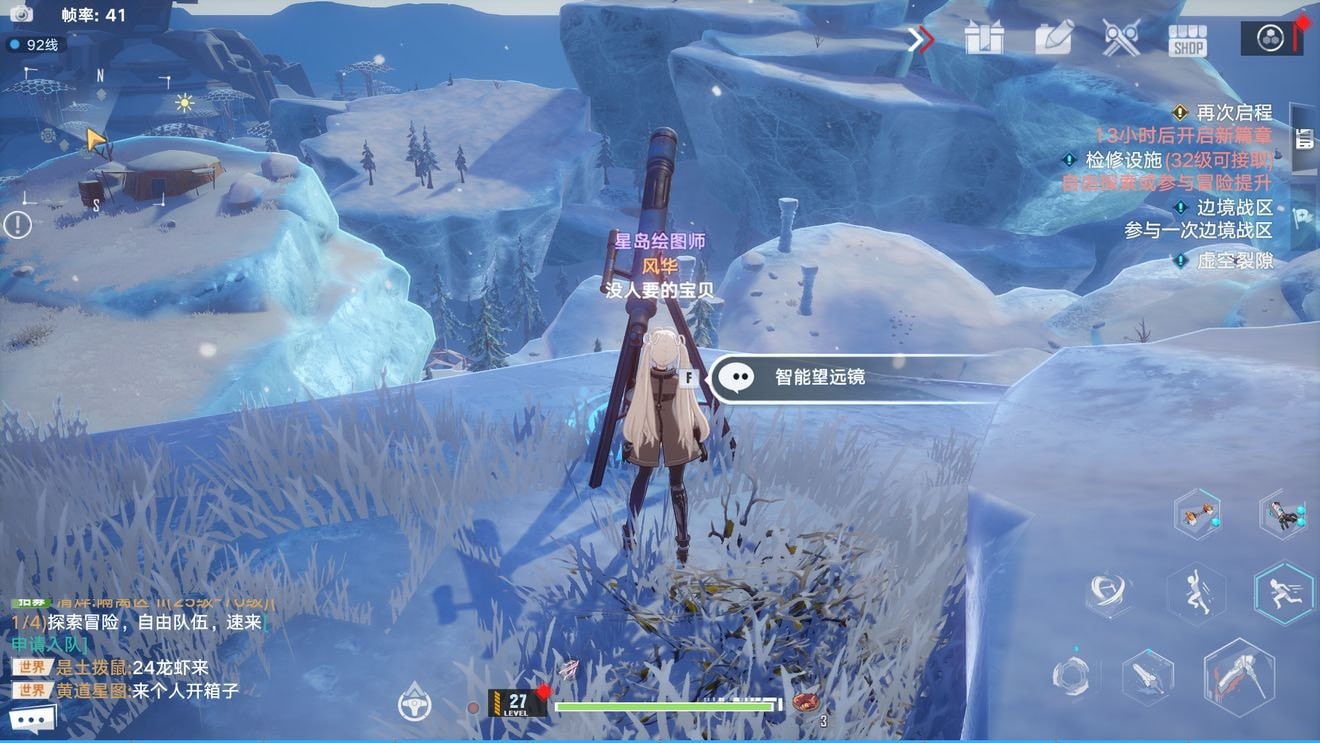The height and width of the screenshot is (743, 1320).
Task: Open the pencil and folder notes icon
Action: pyautogui.click(x=1053, y=39)
